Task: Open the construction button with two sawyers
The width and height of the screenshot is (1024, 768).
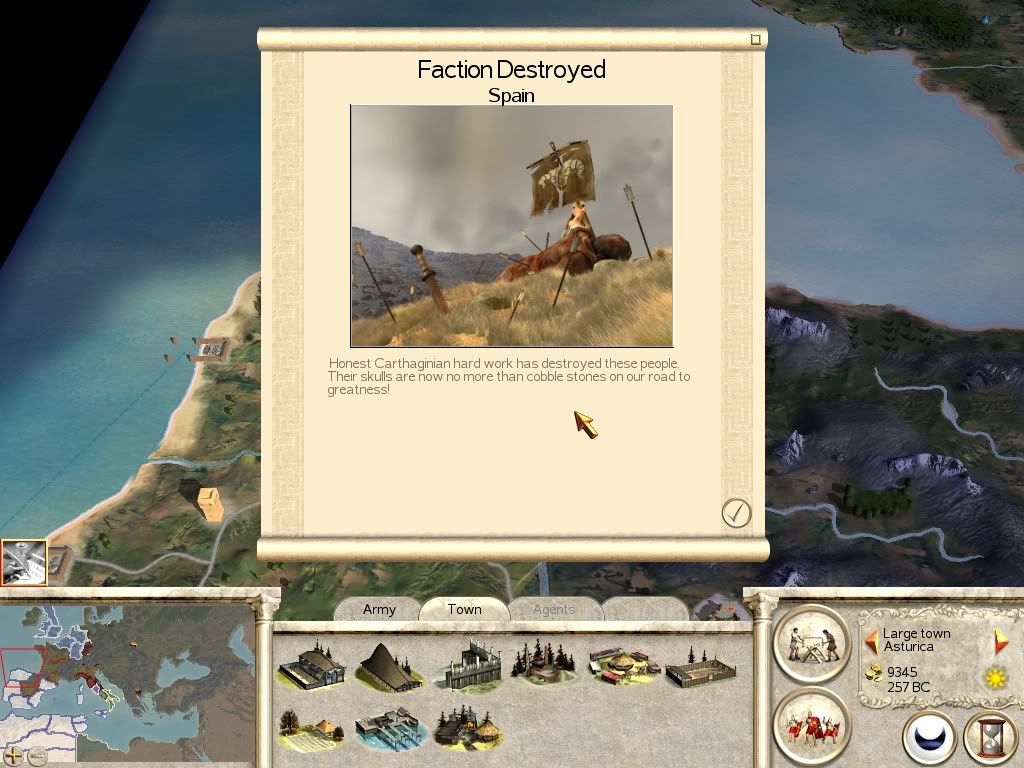Action: click(x=811, y=642)
